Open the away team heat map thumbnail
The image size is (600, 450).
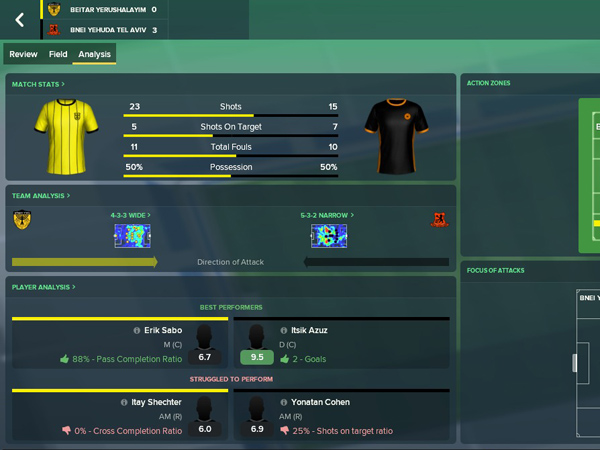point(328,236)
